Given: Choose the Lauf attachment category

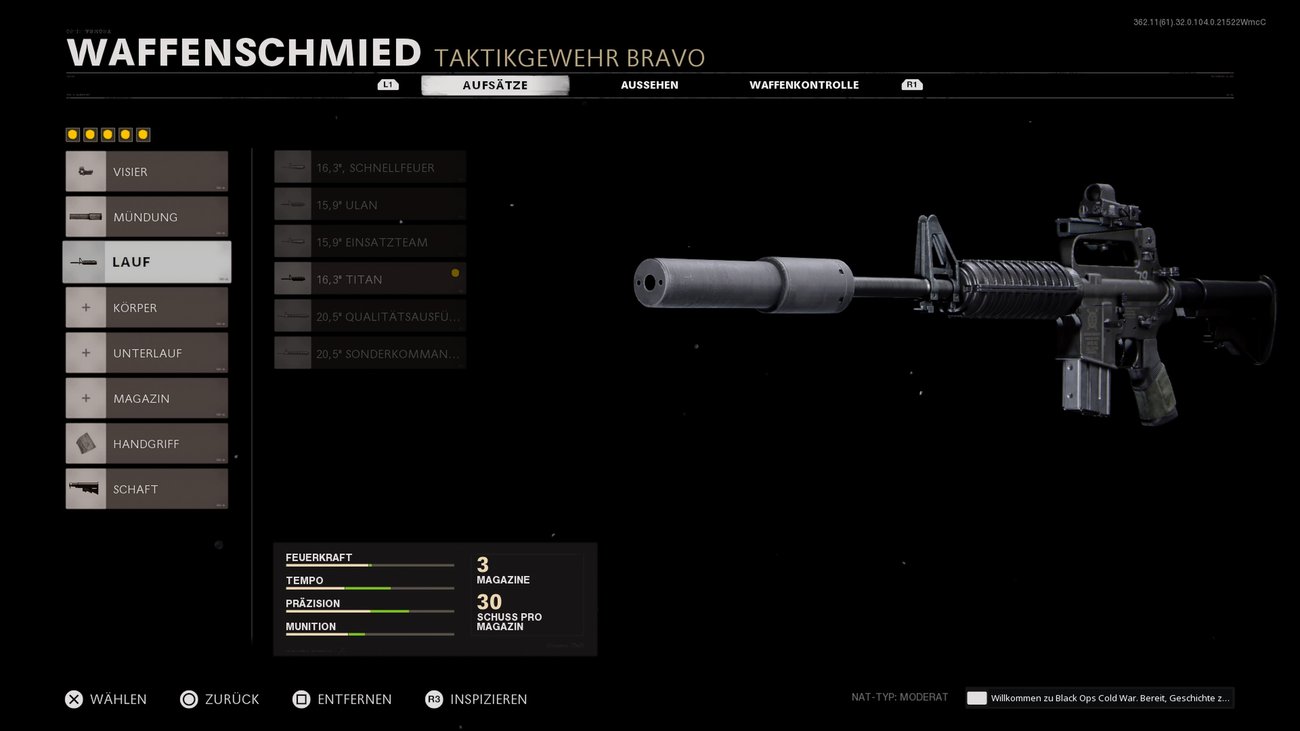Looking at the screenshot, I should click(x=147, y=262).
